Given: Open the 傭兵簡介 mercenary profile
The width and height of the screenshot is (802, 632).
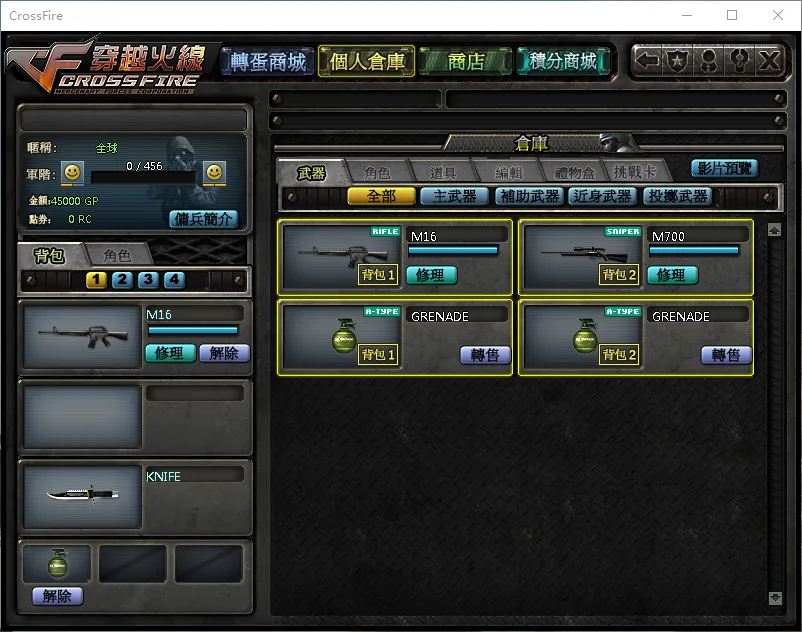Looking at the screenshot, I should [203, 218].
